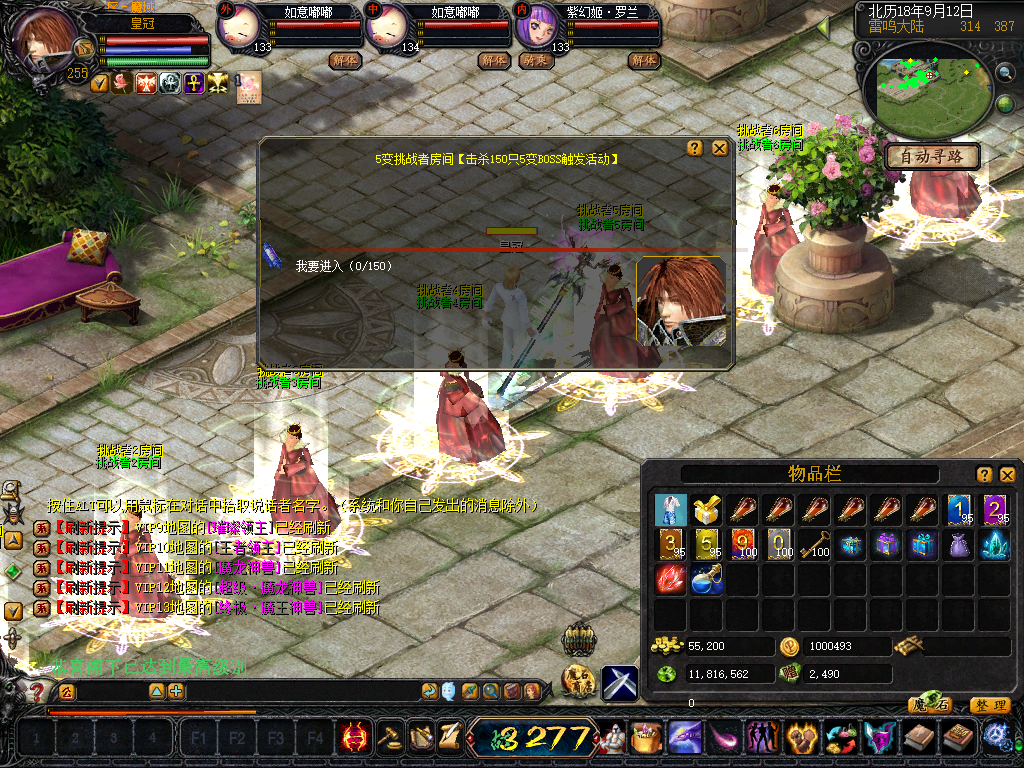Open help for the challenger room dialogue

(x=695, y=148)
